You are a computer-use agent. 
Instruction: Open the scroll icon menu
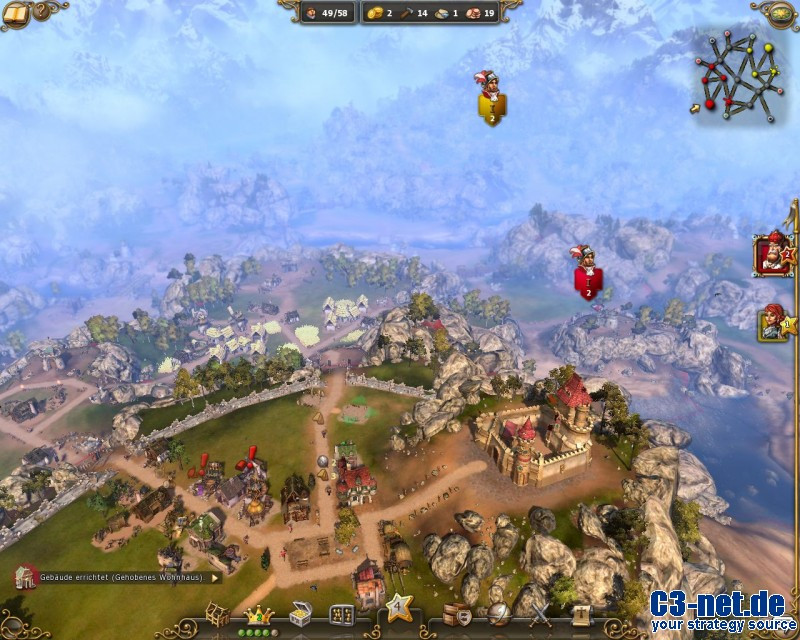click(x=581, y=614)
